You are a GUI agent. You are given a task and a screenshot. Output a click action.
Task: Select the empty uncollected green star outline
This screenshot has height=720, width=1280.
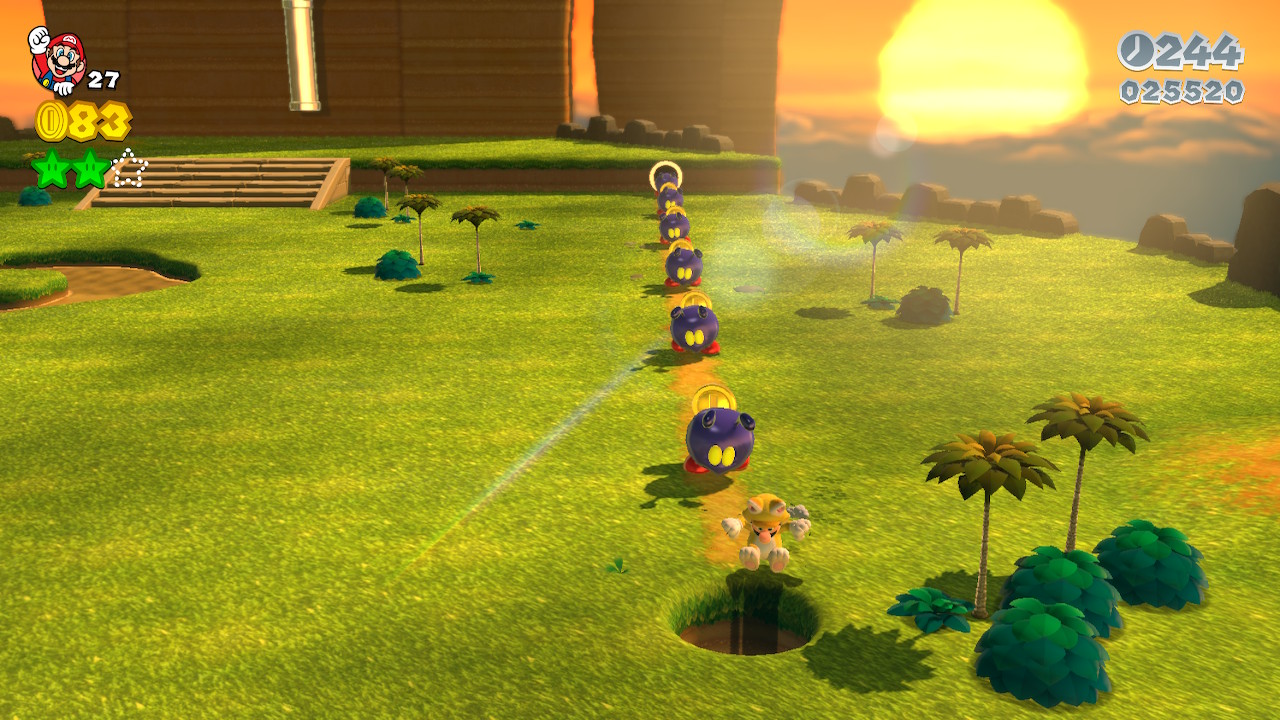[129, 169]
